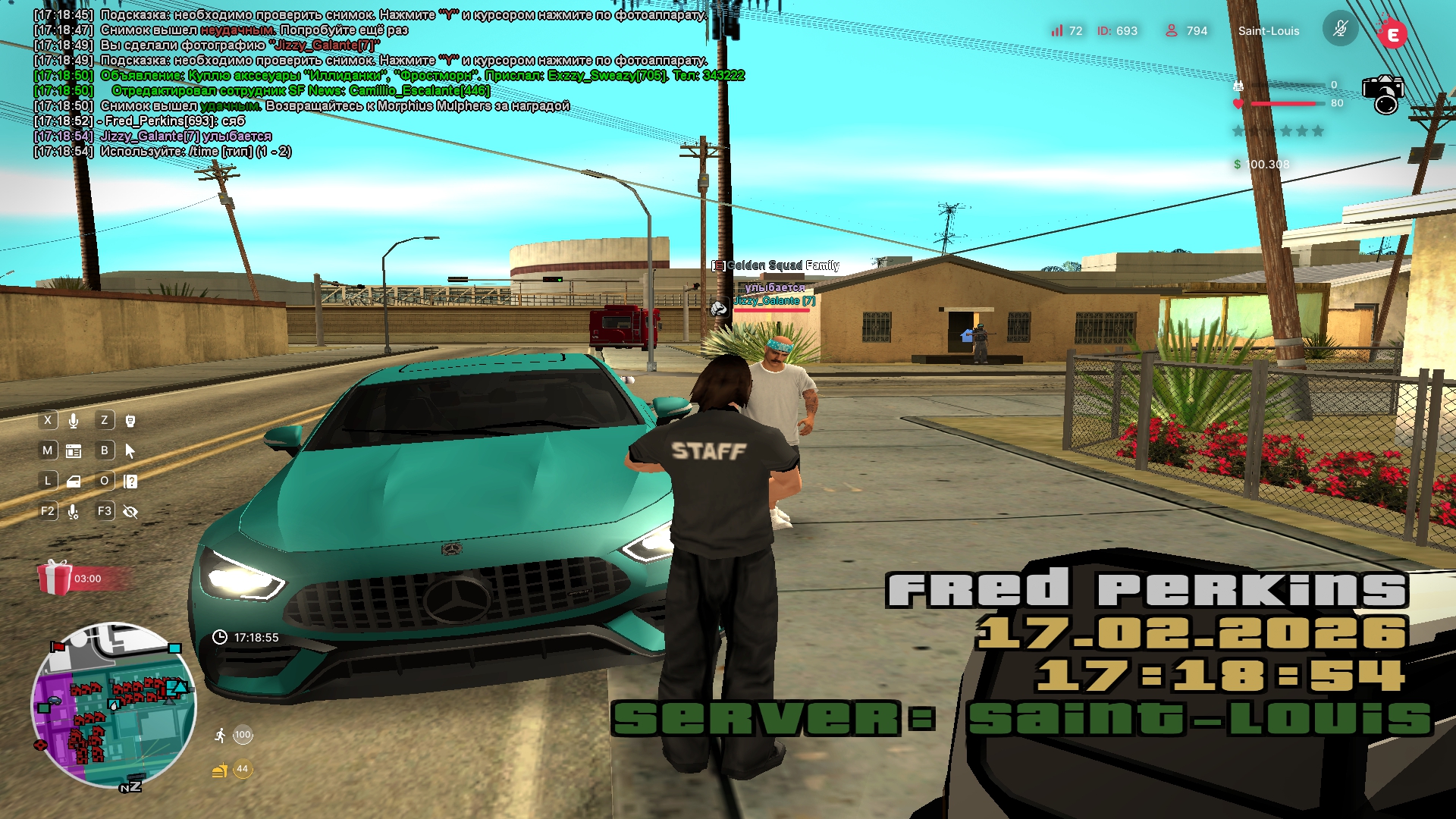Click the circular minimap
The width and height of the screenshot is (1456, 819).
tap(114, 705)
